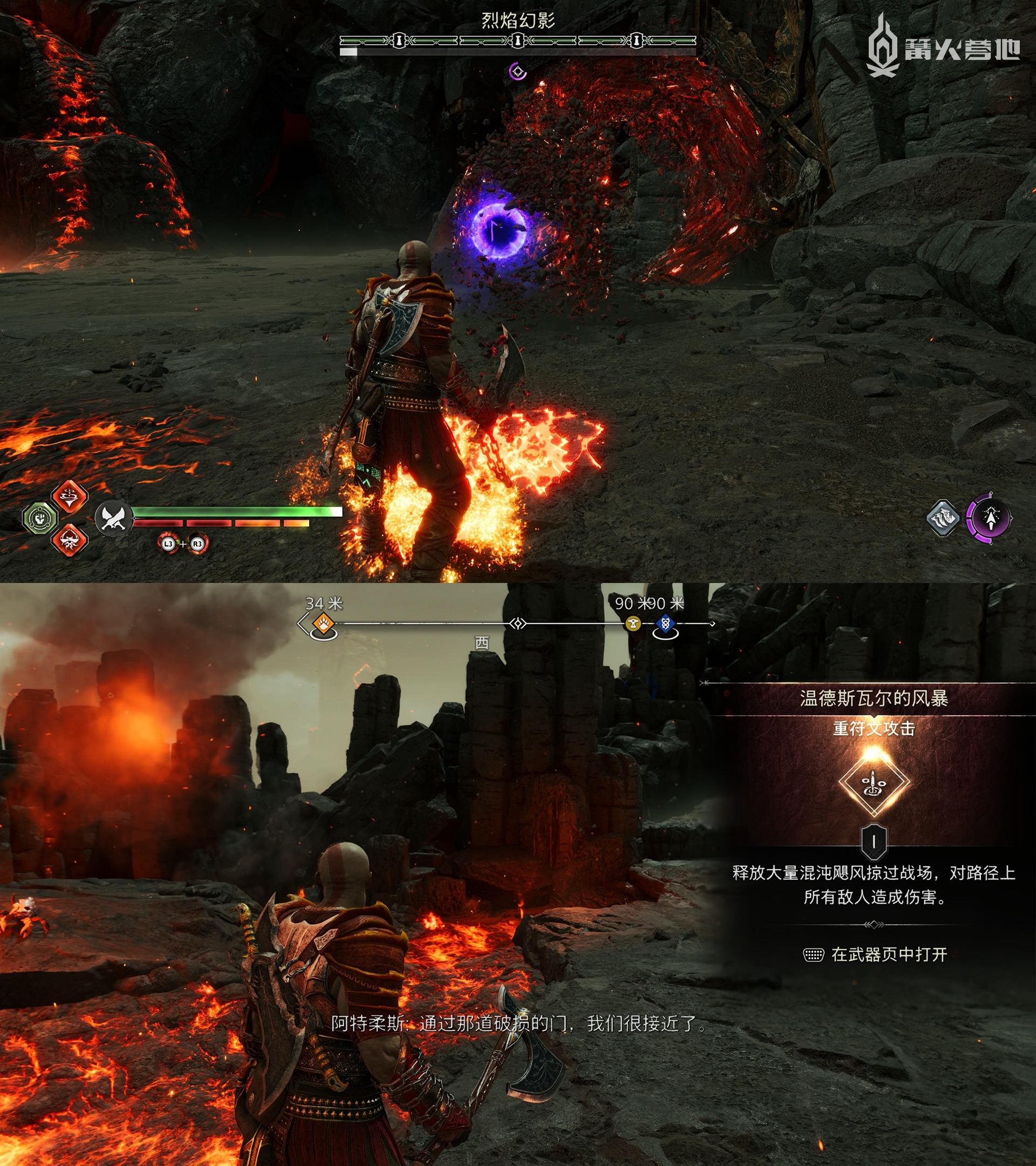Screen dimensions: 1036x1166
Task: Activate the green fist shield ability icon
Action: click(x=39, y=518)
